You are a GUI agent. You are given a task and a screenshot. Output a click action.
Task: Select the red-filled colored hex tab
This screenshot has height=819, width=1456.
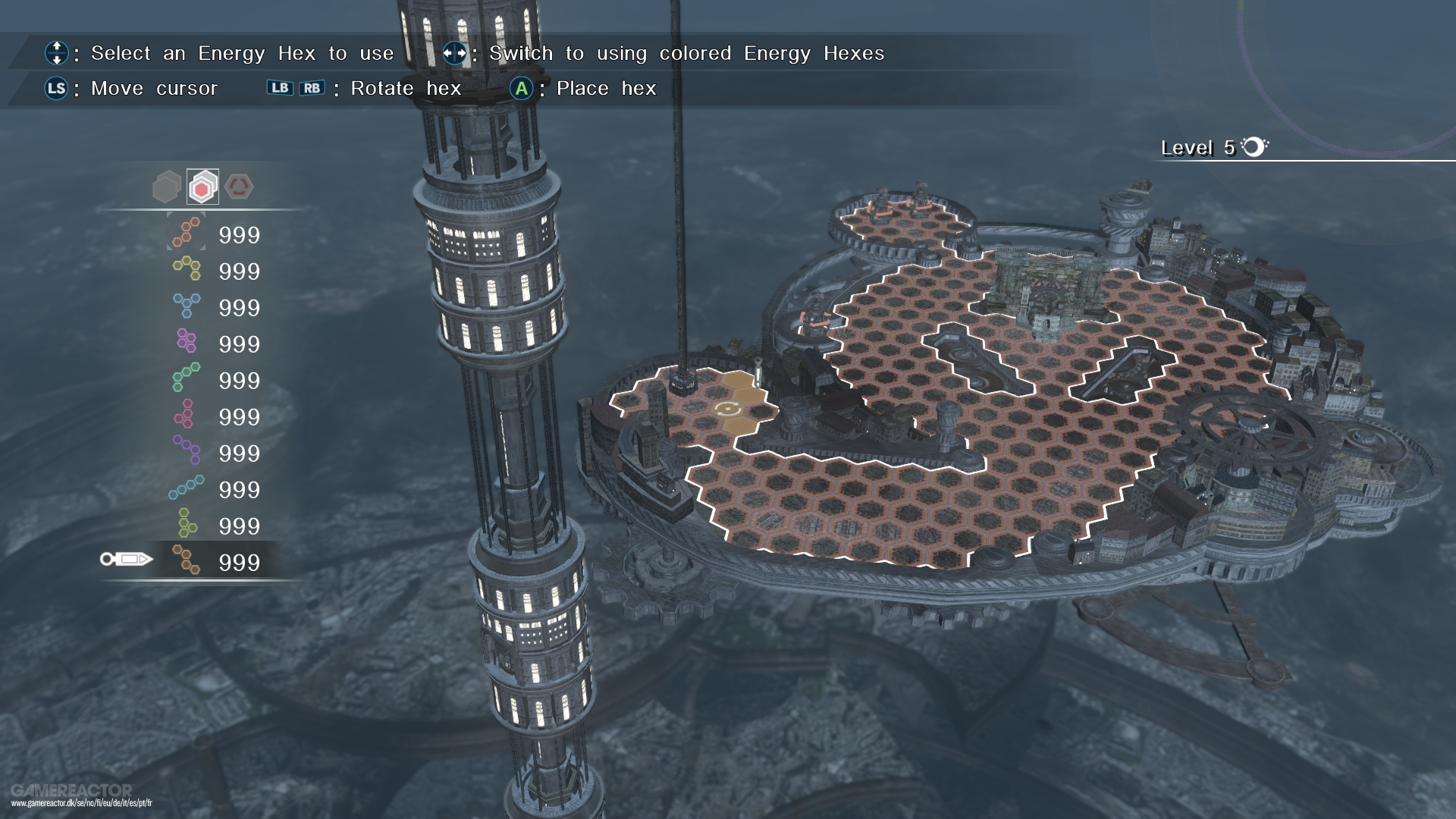click(x=202, y=187)
